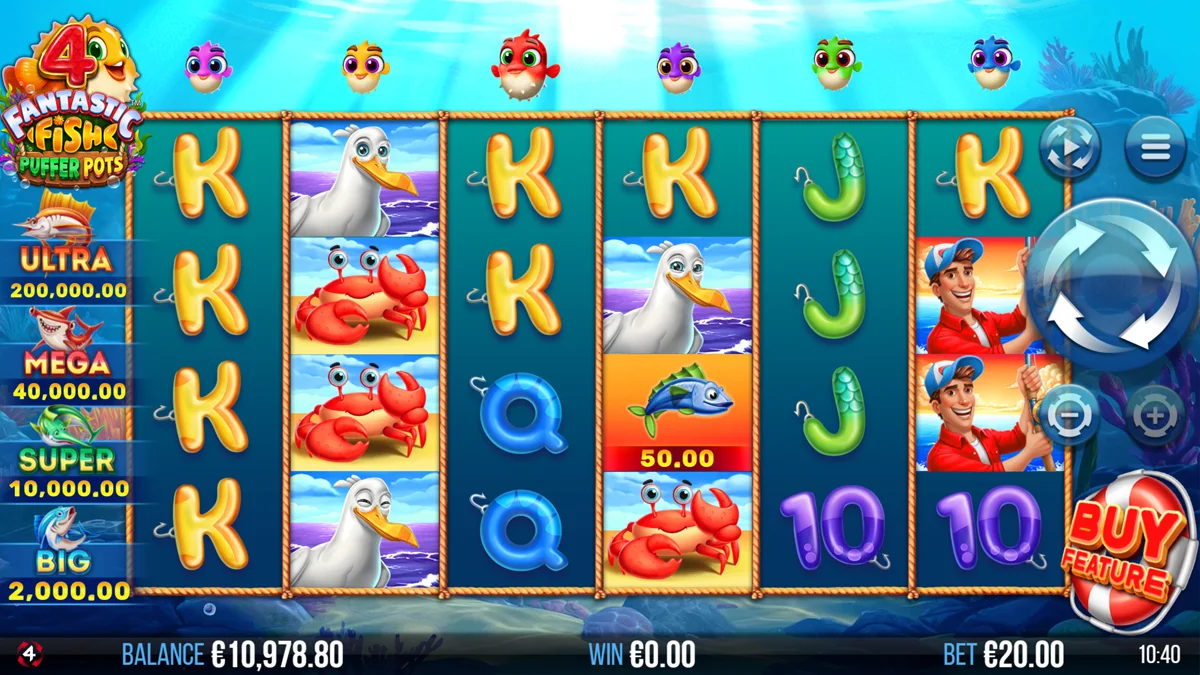Click the 4ThePlayer logo icon
1200x675 pixels.
pos(30,655)
